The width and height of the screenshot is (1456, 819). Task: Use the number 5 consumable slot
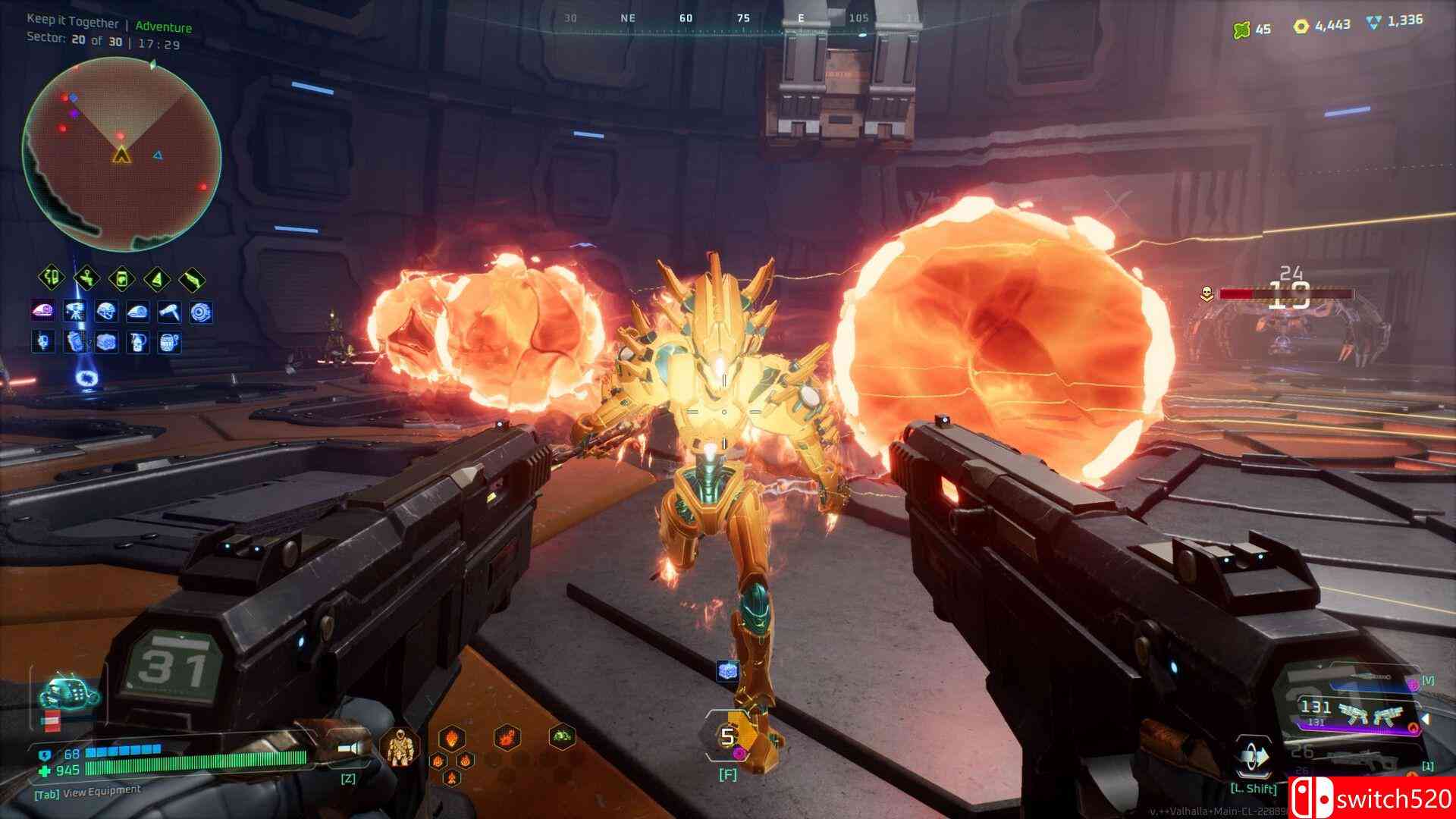[x=728, y=736]
